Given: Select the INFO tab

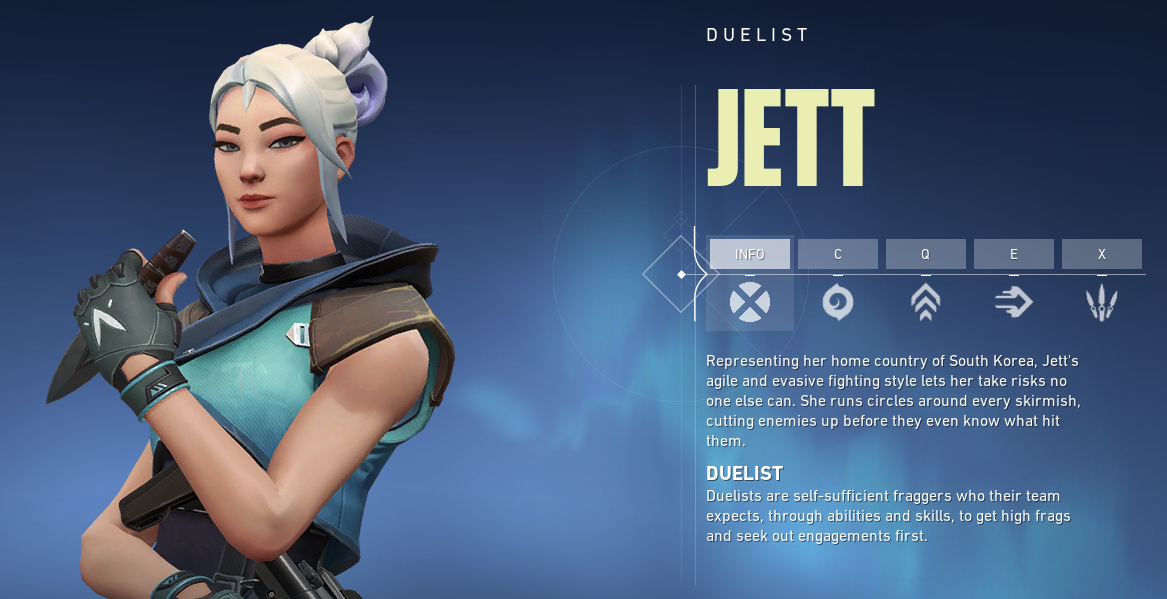Looking at the screenshot, I should [749, 254].
